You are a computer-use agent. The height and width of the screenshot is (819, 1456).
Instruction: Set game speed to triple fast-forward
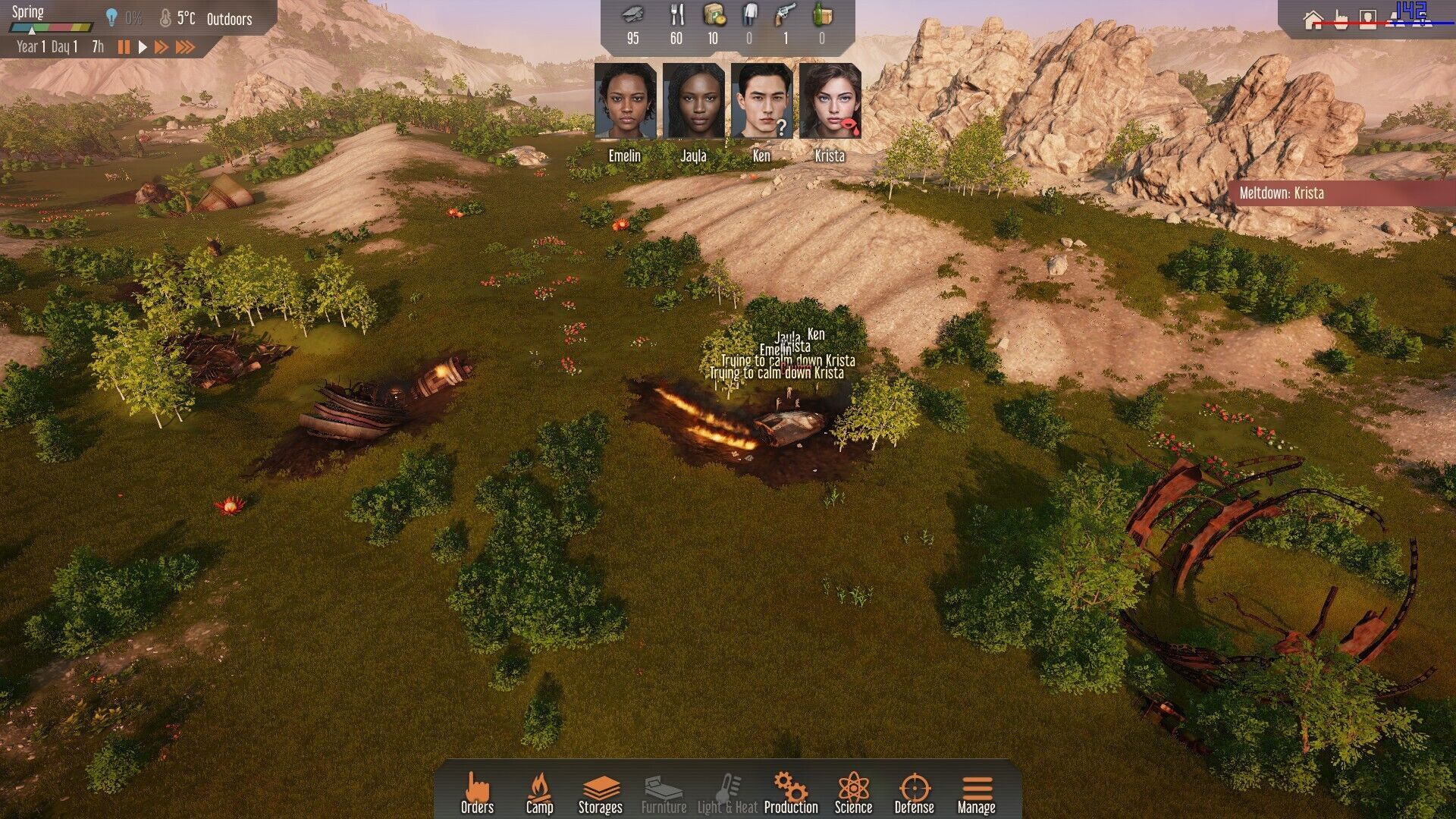point(186,47)
